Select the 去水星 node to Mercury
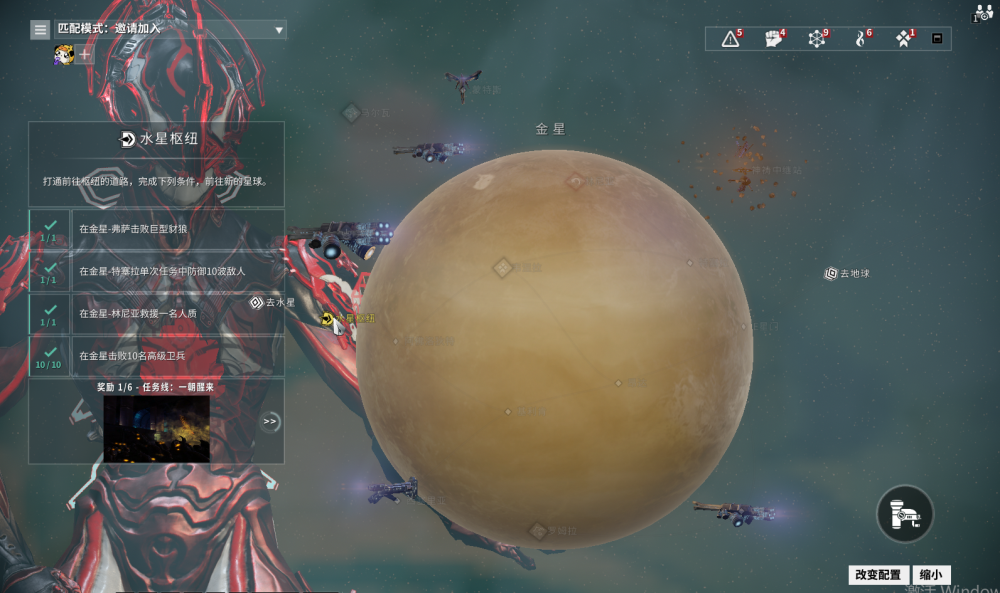Image resolution: width=1000 pixels, height=593 pixels. click(257, 302)
